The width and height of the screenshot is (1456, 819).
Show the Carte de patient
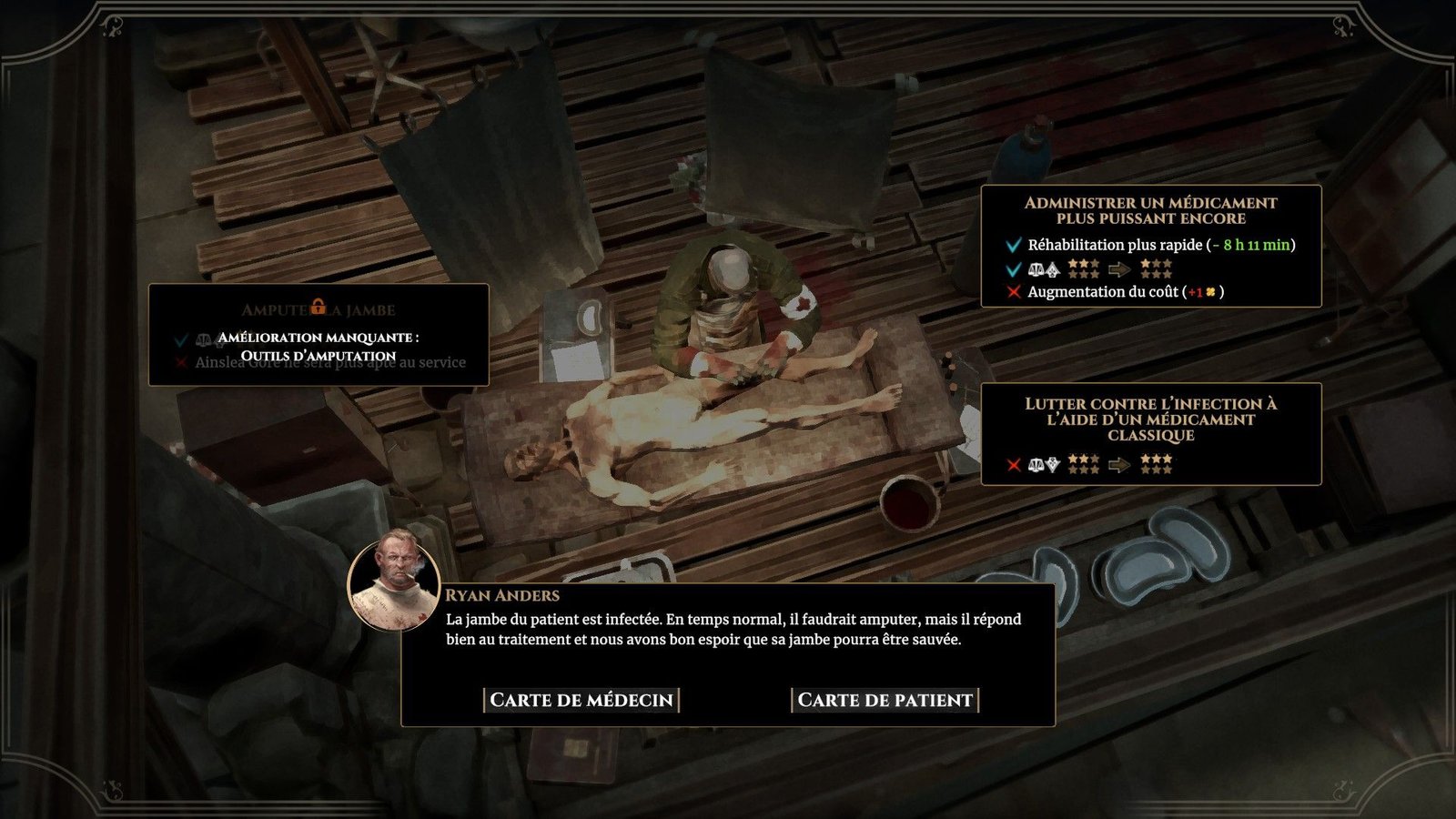[885, 700]
